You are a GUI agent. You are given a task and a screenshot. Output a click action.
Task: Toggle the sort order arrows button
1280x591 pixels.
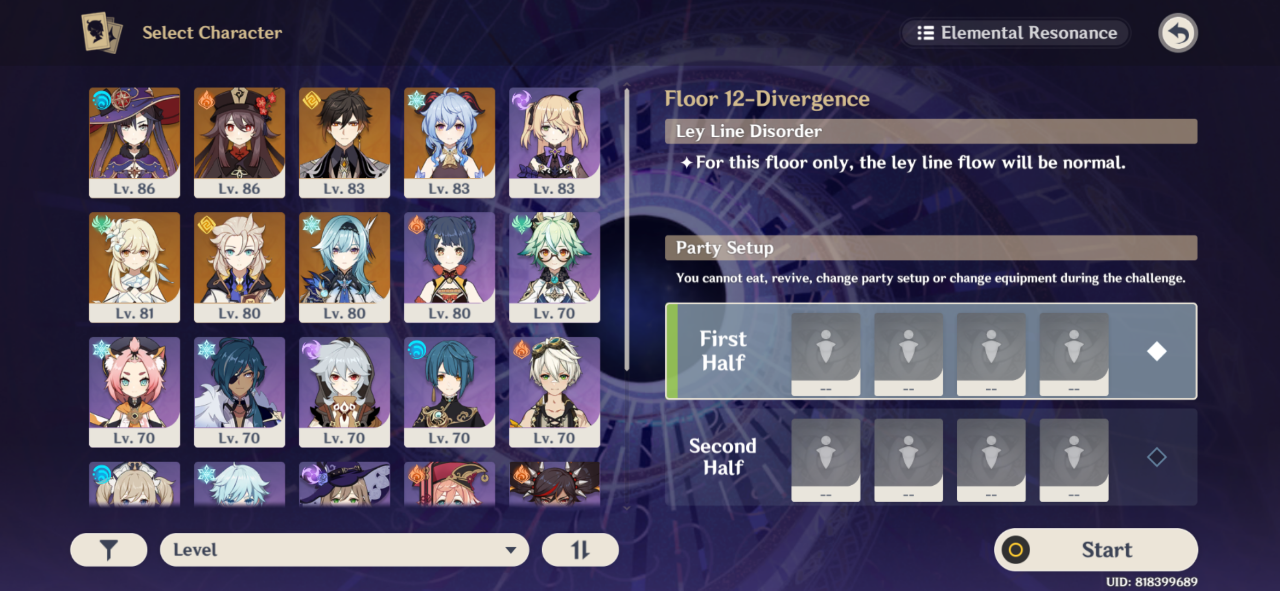tap(580, 550)
